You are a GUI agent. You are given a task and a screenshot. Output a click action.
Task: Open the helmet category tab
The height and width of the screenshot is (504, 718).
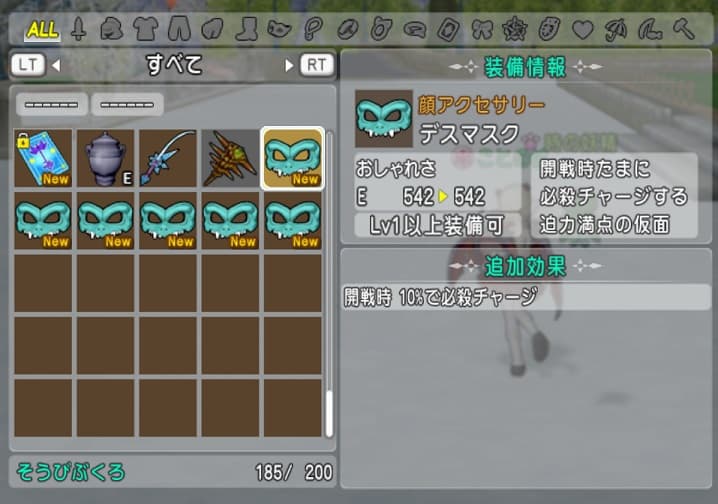point(111,29)
